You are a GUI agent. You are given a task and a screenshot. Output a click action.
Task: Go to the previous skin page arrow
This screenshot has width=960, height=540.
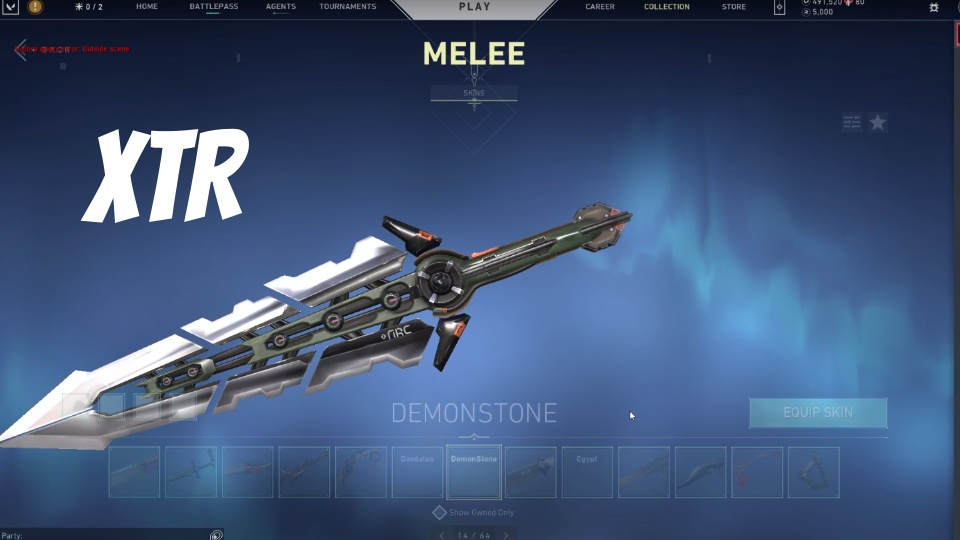(442, 535)
